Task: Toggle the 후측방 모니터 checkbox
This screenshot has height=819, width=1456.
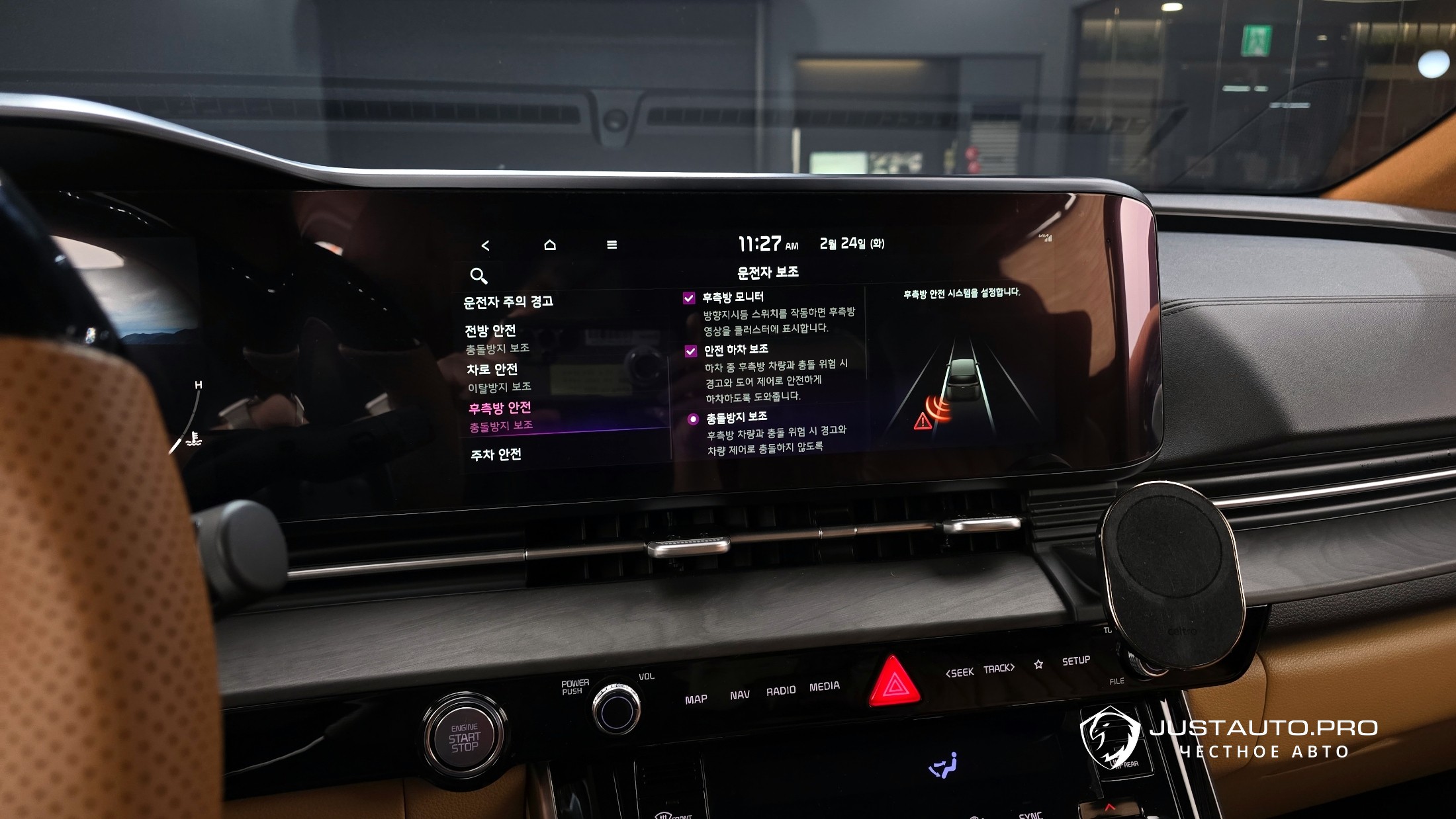Action: point(689,298)
